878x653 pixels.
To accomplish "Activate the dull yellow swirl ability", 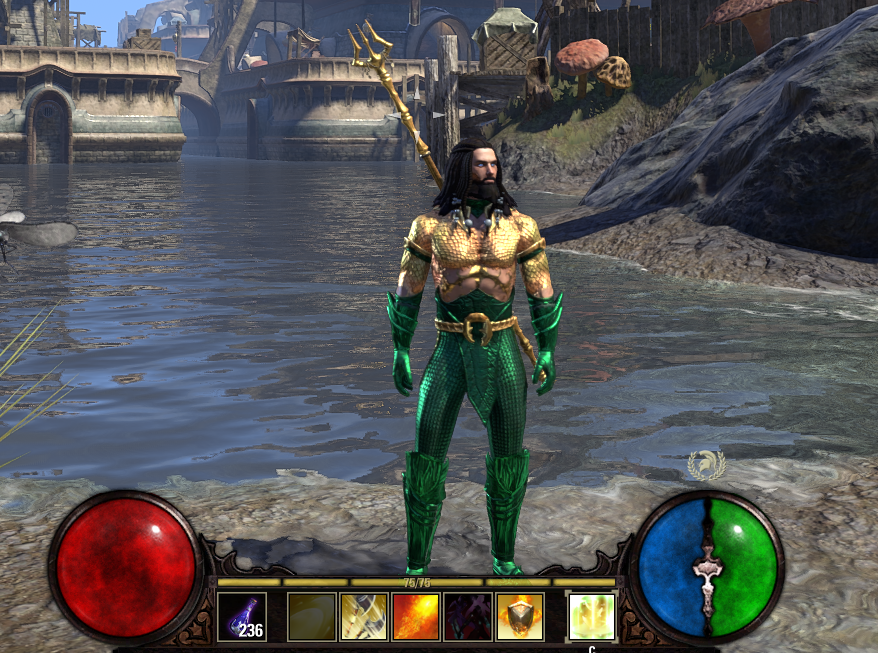I will tap(312, 617).
